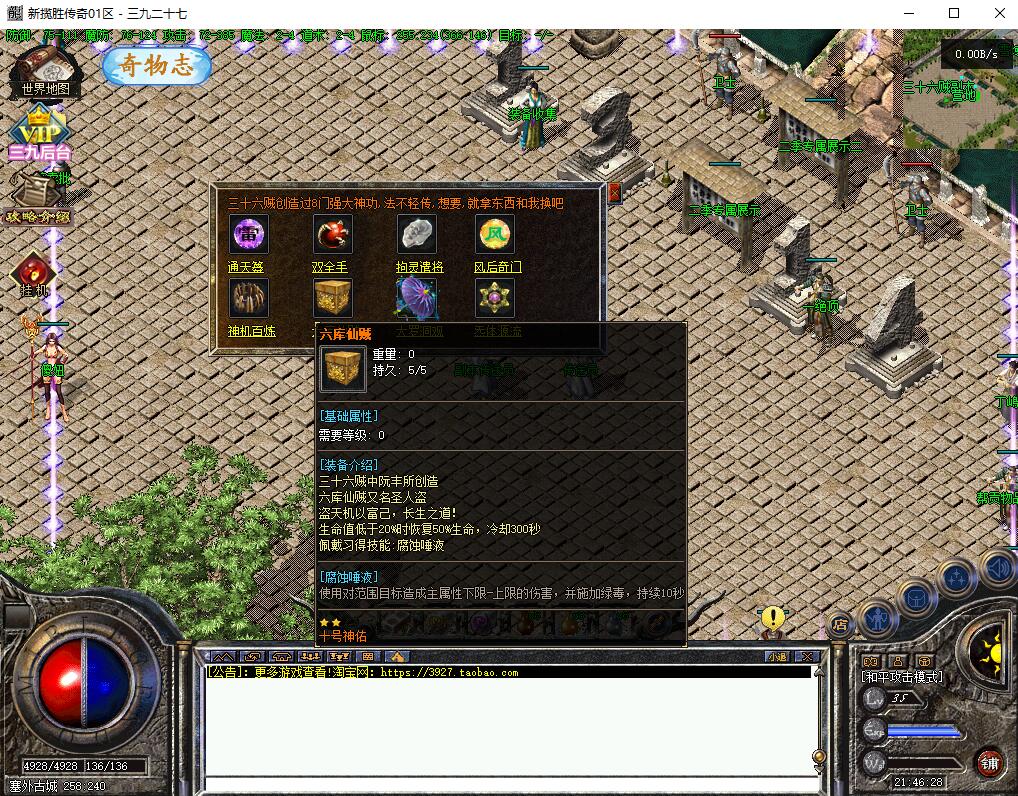This screenshot has height=796, width=1018.
Task: Pick the 炁体源流 star amulet icon
Action: 494,298
